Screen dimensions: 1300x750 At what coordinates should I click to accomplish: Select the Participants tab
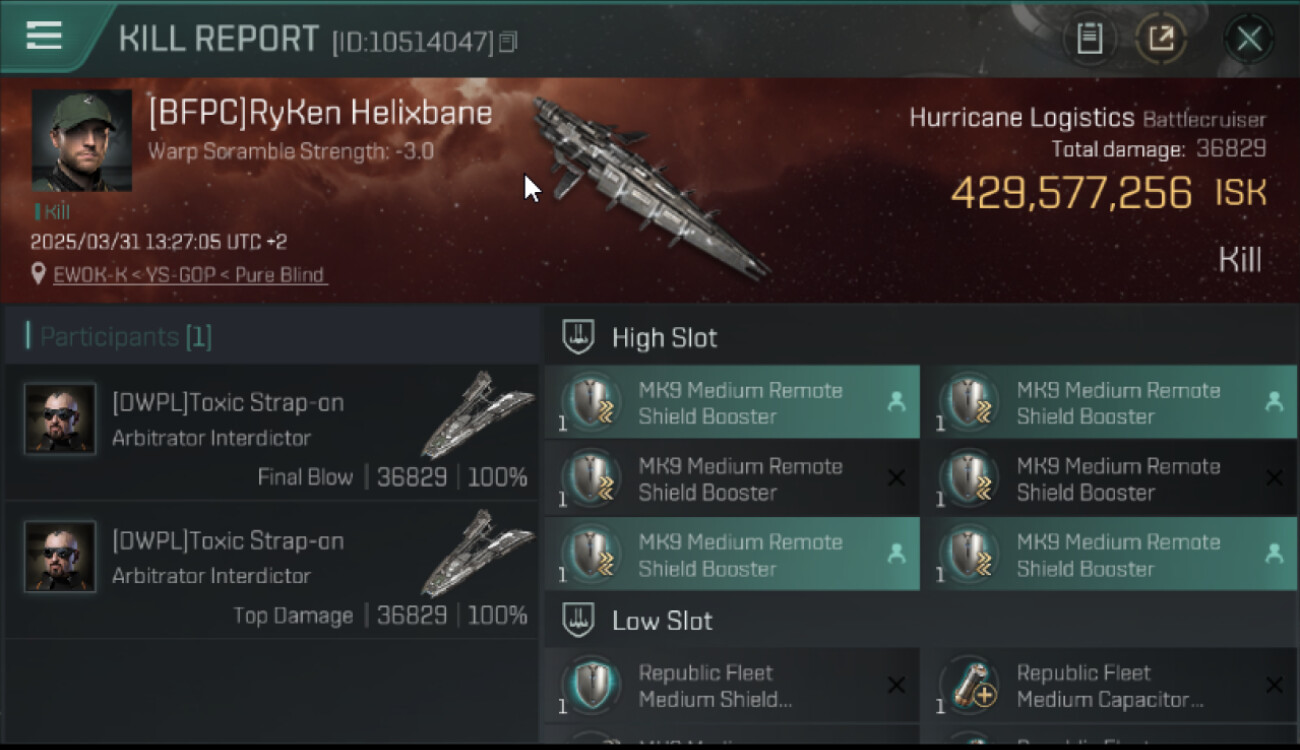click(x=125, y=337)
